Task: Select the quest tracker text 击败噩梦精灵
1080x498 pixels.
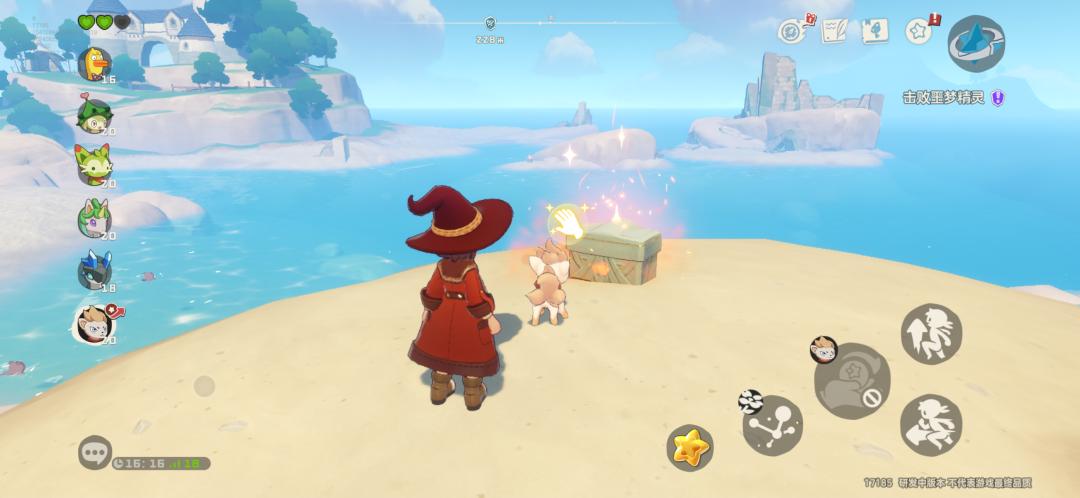Action: pos(944,98)
